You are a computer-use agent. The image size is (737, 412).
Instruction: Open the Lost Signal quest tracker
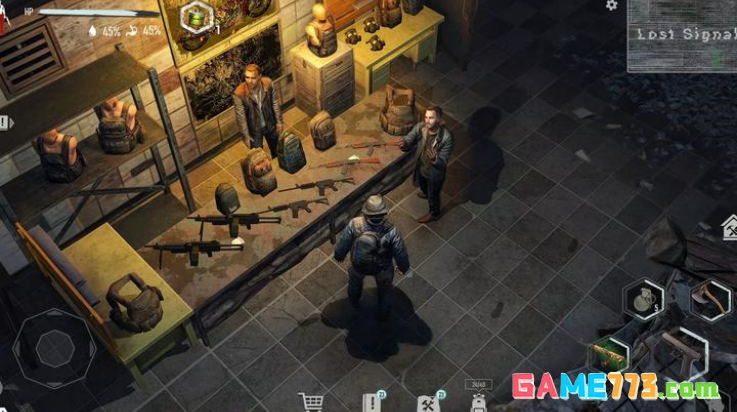point(681,36)
